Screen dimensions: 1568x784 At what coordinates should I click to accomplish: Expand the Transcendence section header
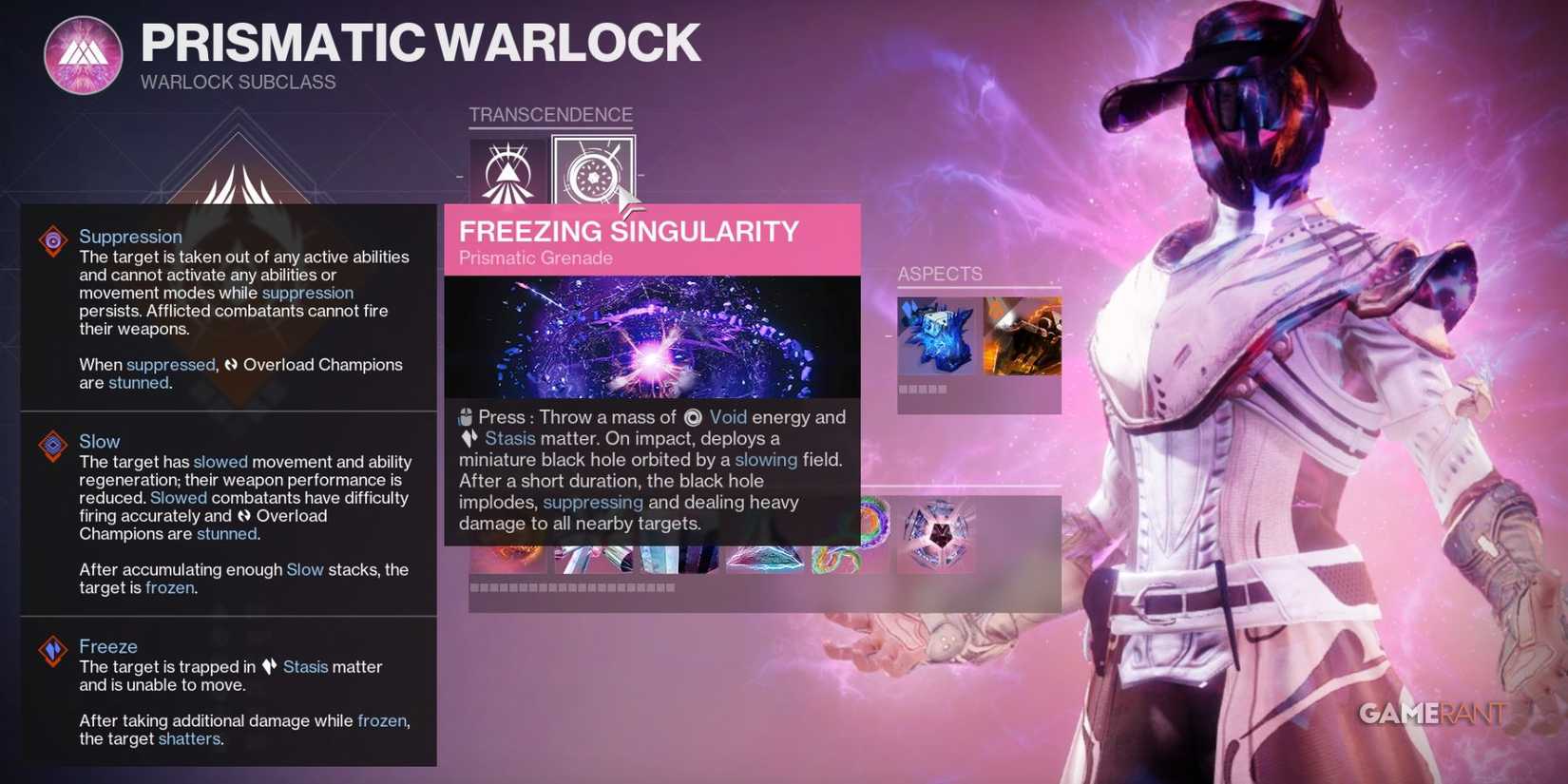coord(550,114)
